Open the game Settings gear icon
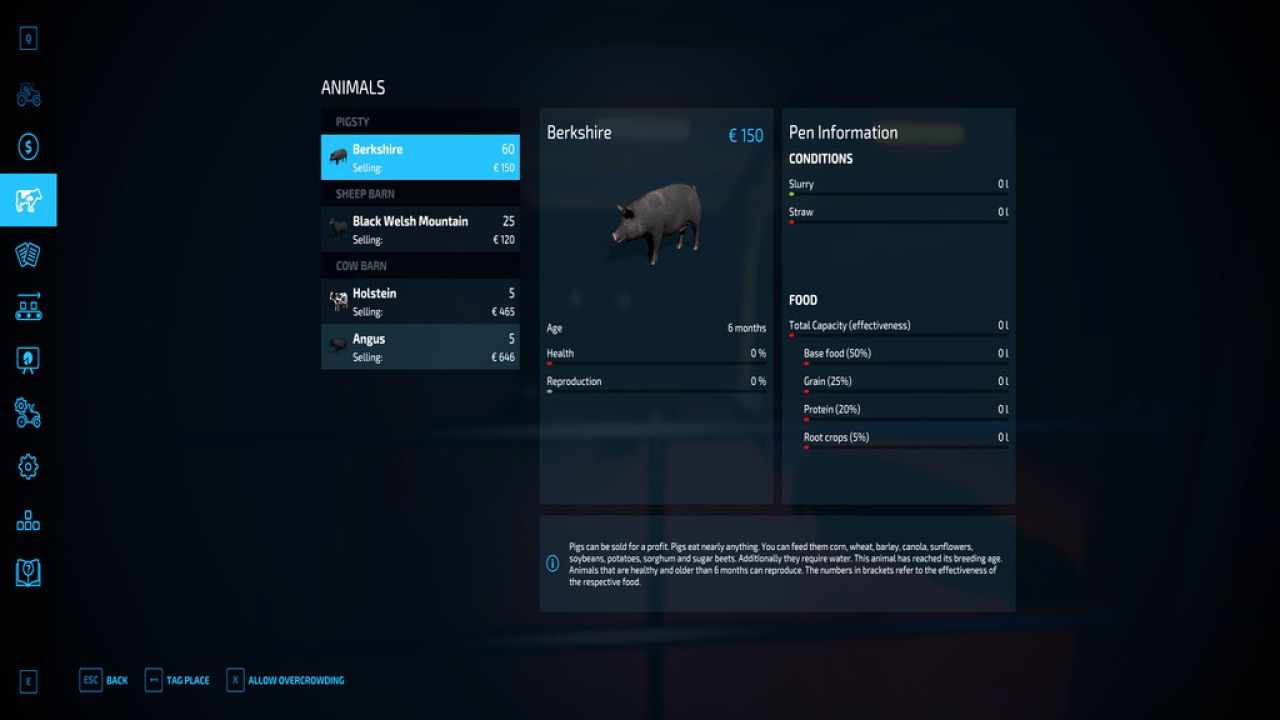Viewport: 1280px width, 720px height. pyautogui.click(x=28, y=466)
